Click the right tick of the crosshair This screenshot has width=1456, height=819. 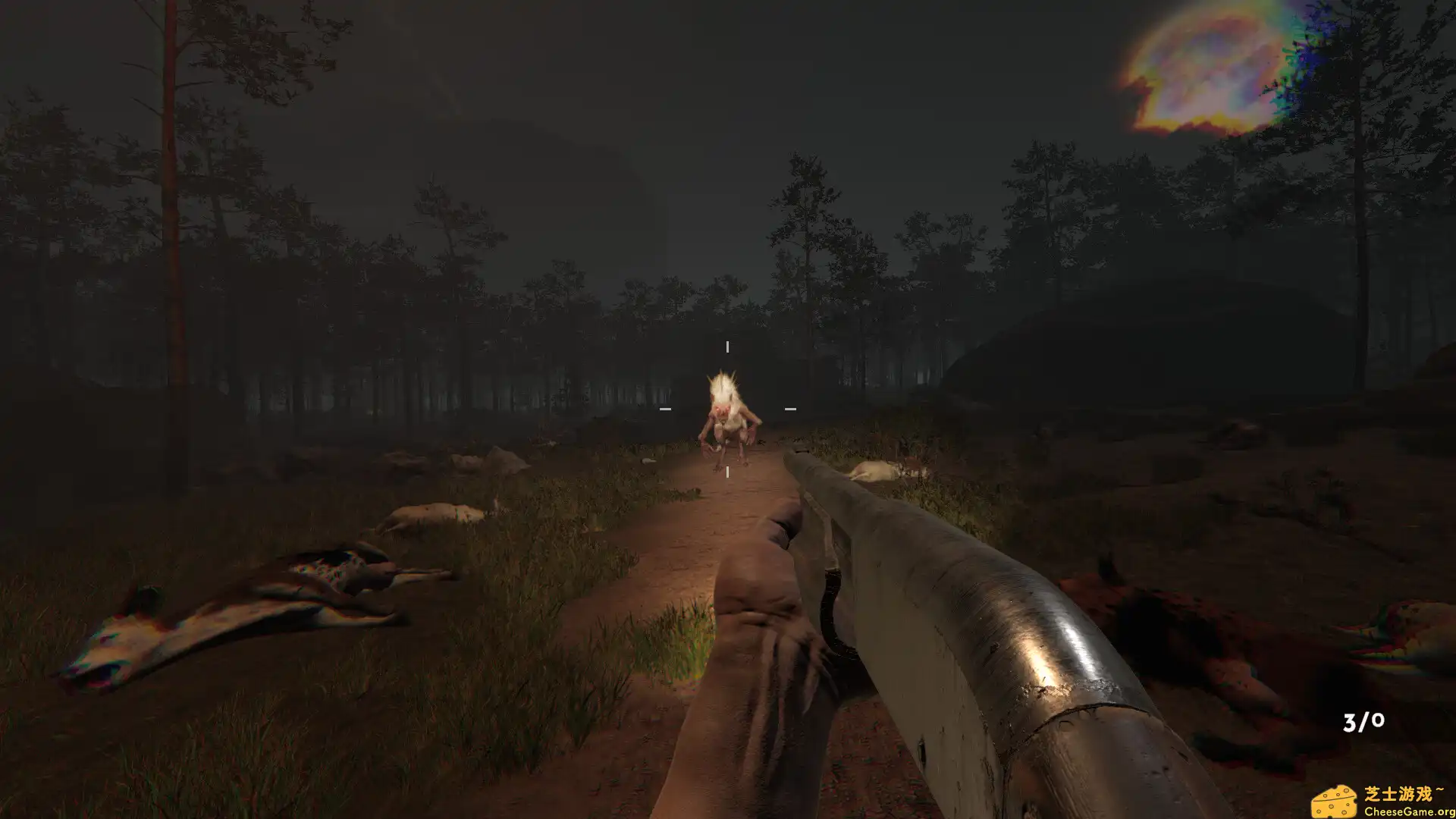[790, 409]
